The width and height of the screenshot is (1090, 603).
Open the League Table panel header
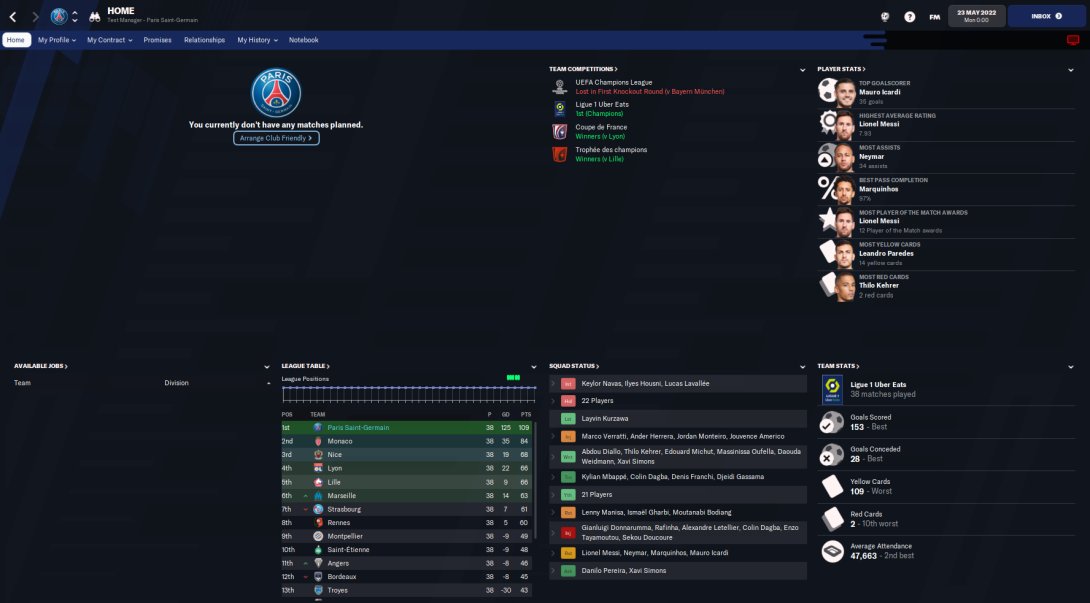[306, 366]
